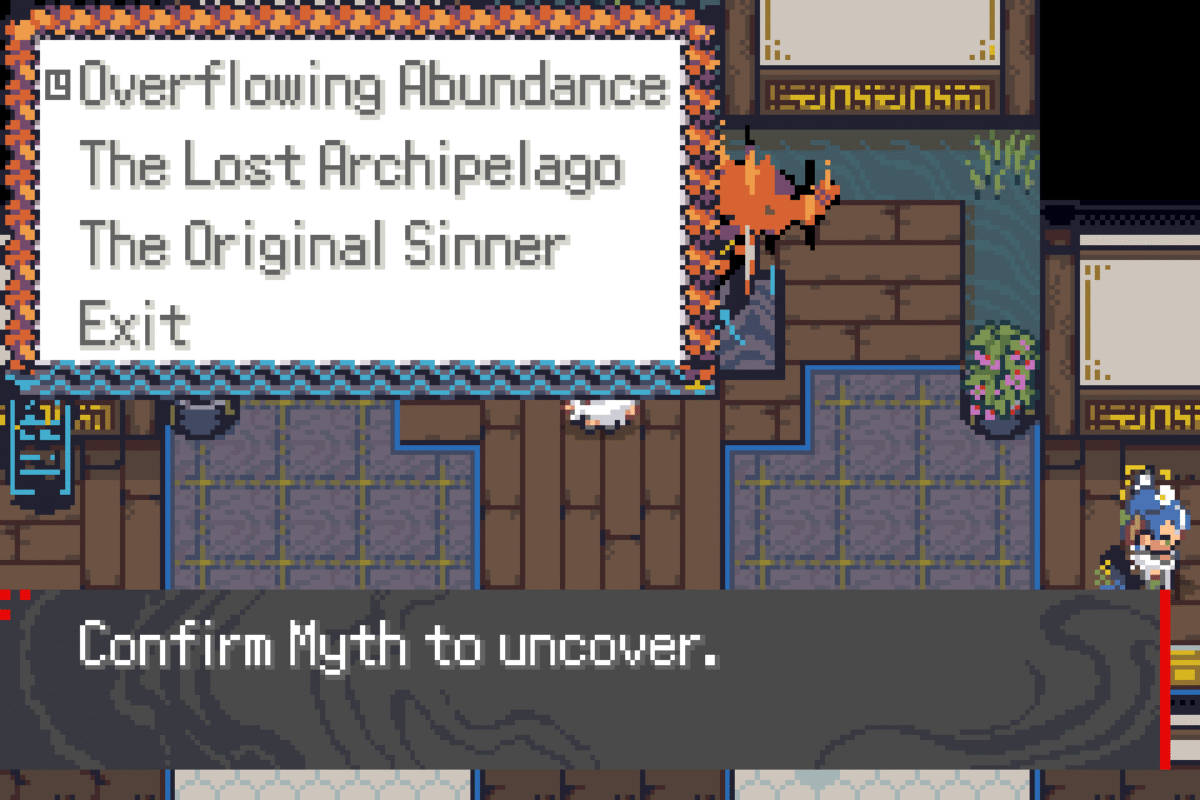Pick The Original Sinner myth
The width and height of the screenshot is (1200, 800).
pyautogui.click(x=323, y=245)
